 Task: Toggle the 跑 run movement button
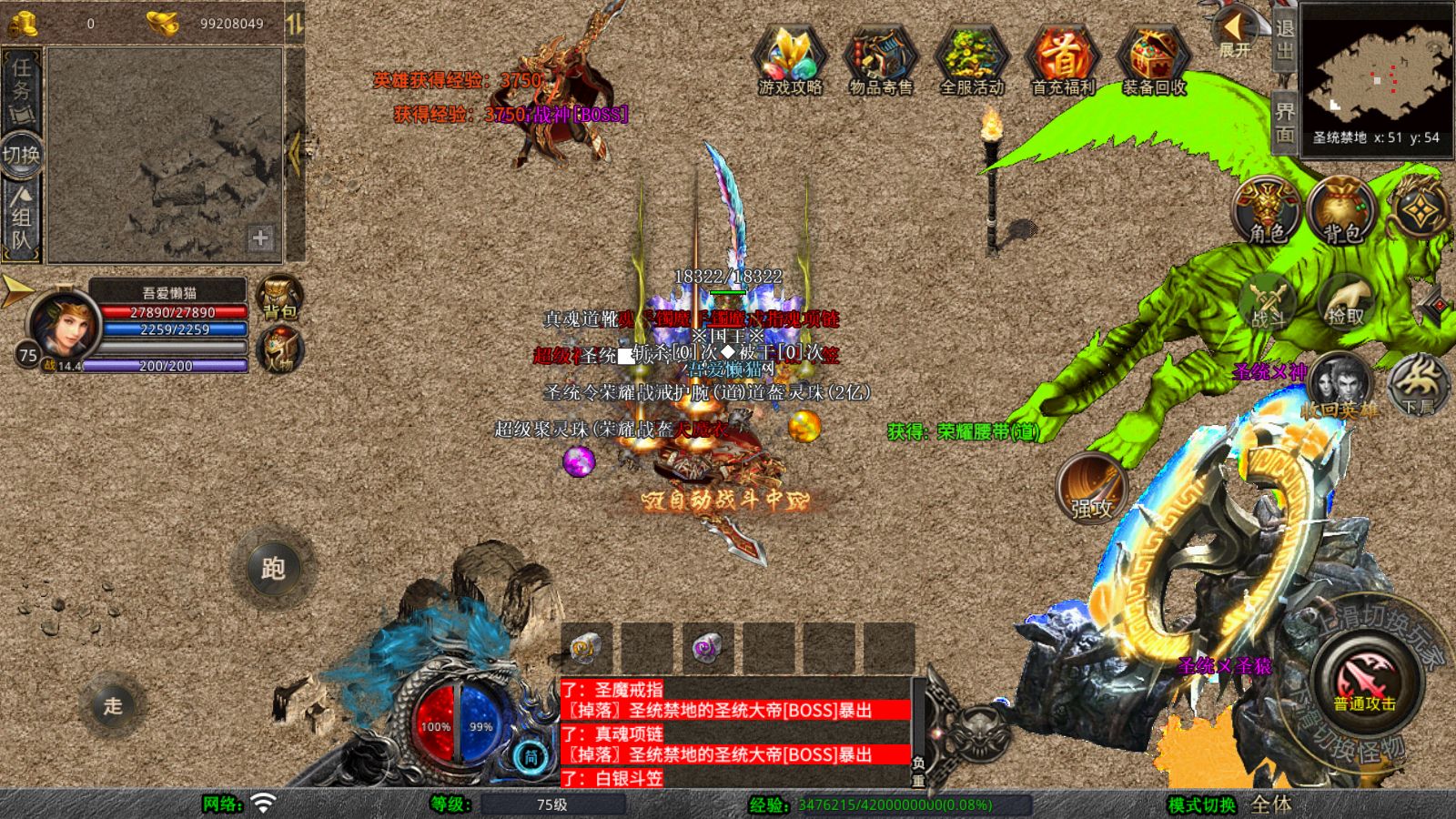(x=273, y=569)
